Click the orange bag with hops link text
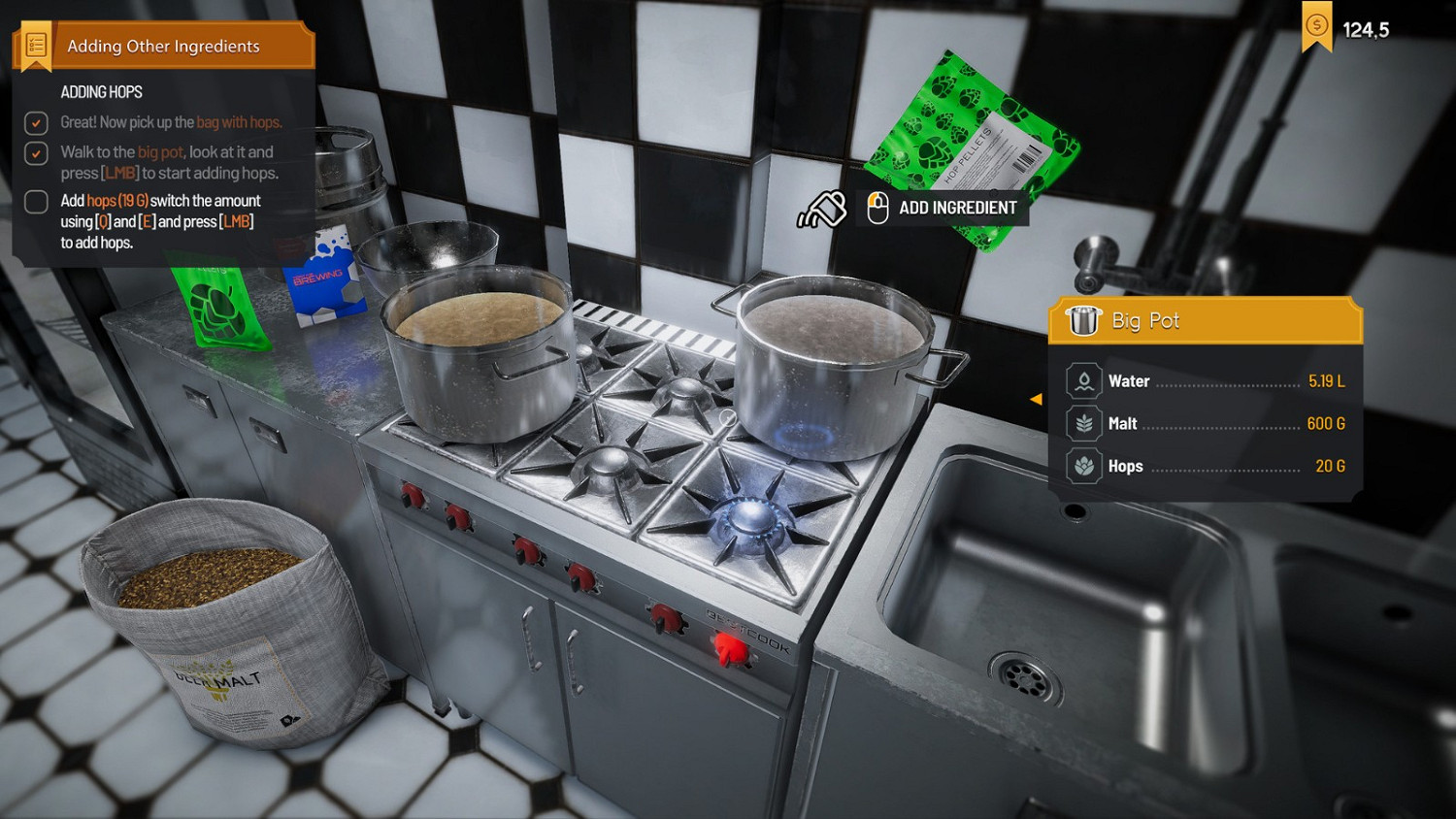This screenshot has height=819, width=1456. tap(238, 122)
